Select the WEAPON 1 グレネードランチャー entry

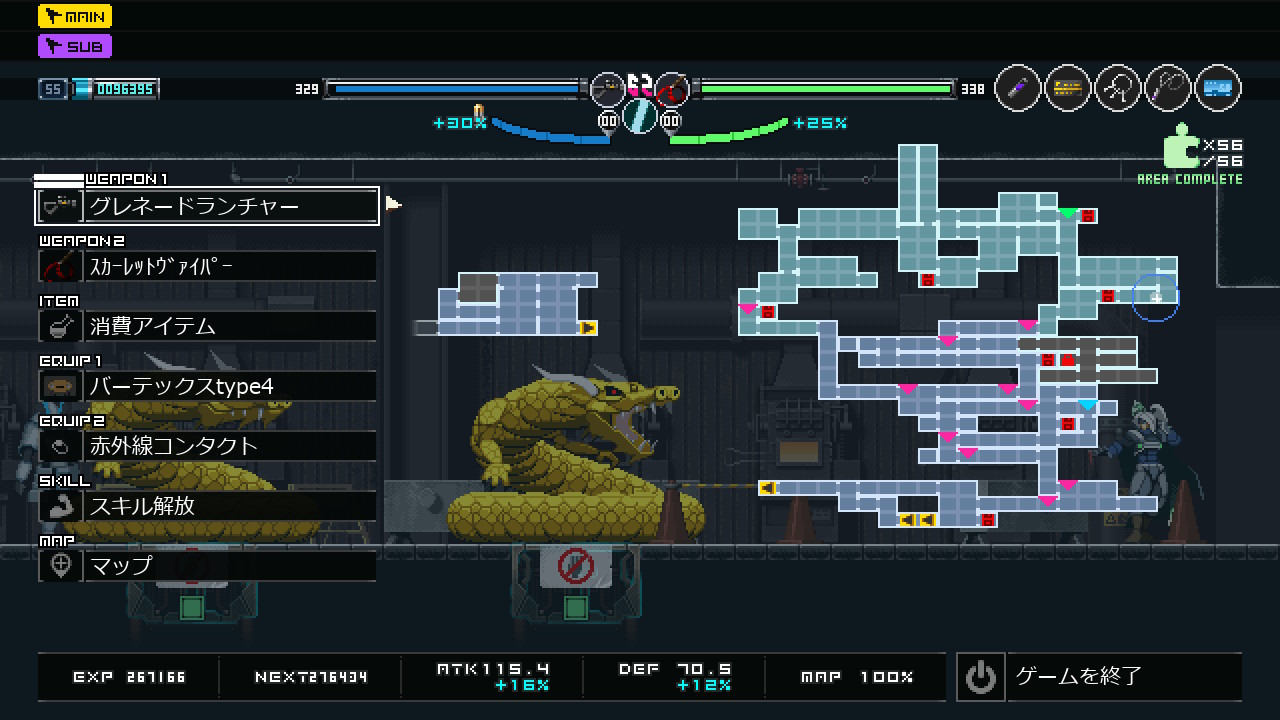pos(207,206)
